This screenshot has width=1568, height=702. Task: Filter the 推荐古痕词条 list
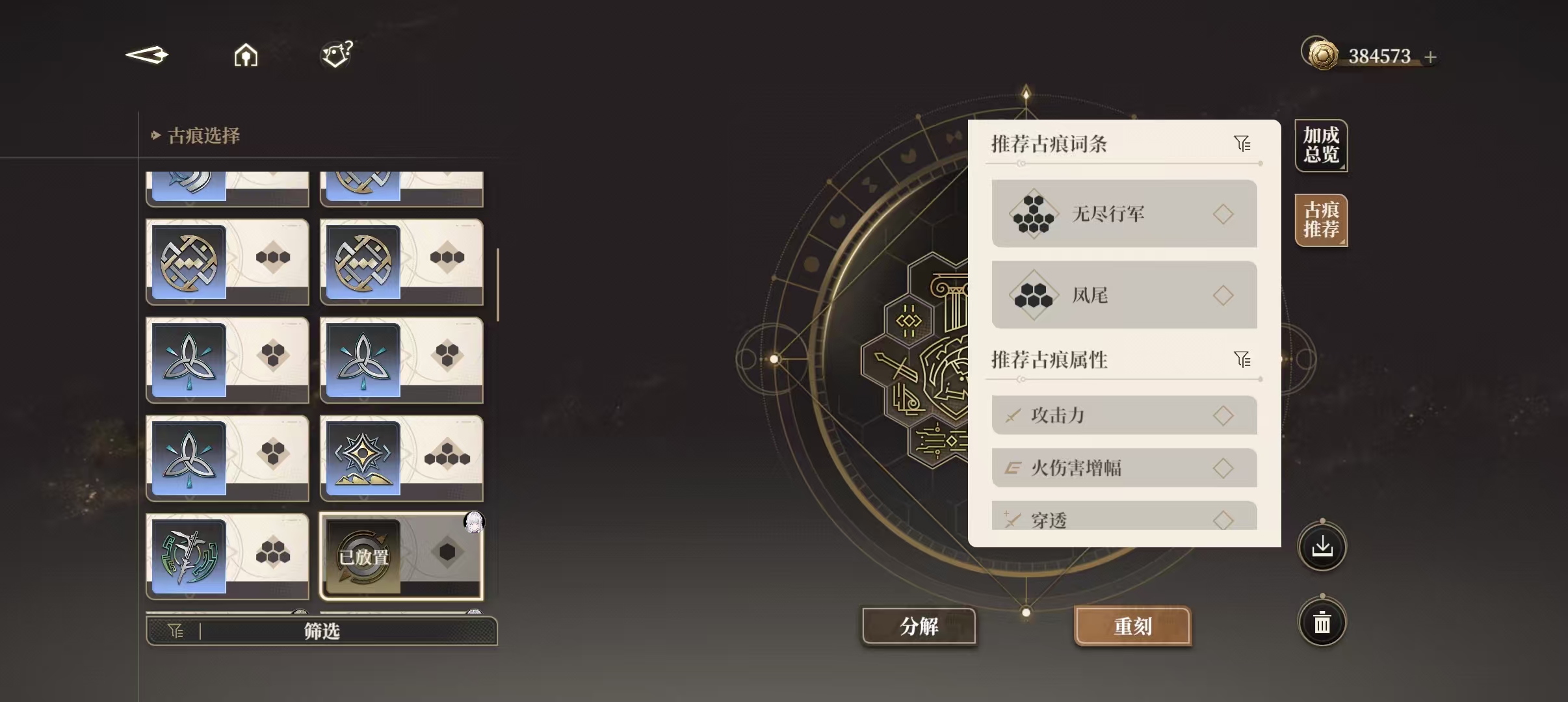[x=1242, y=144]
